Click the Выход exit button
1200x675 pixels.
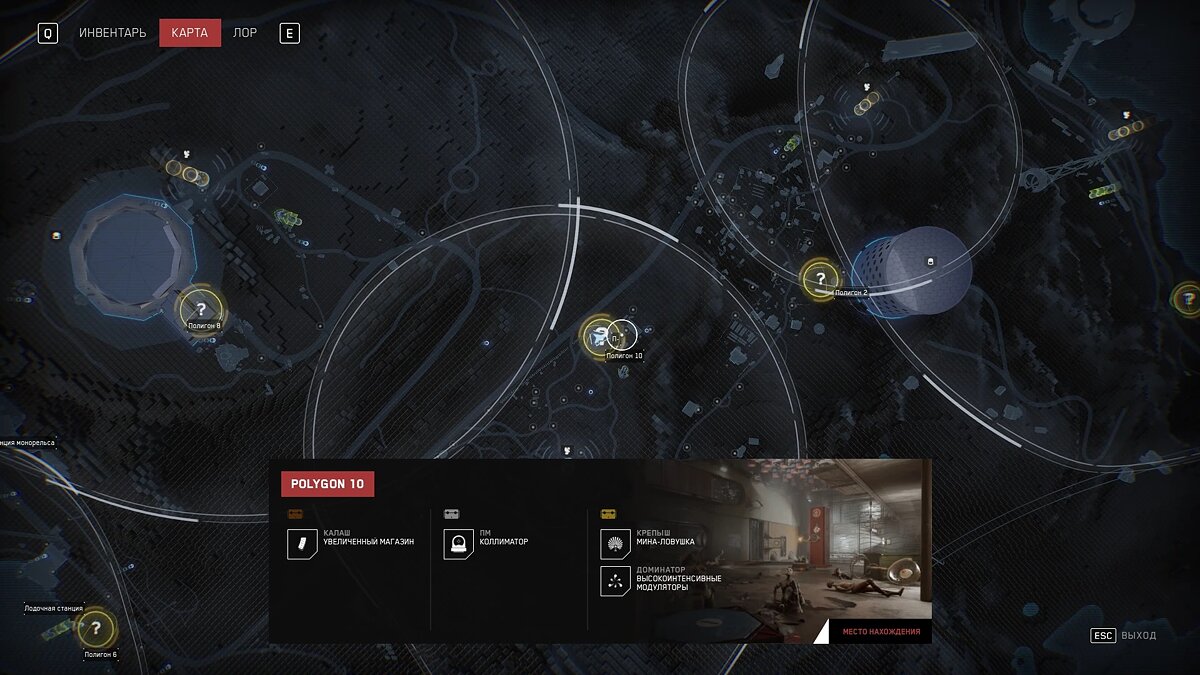tap(1124, 635)
